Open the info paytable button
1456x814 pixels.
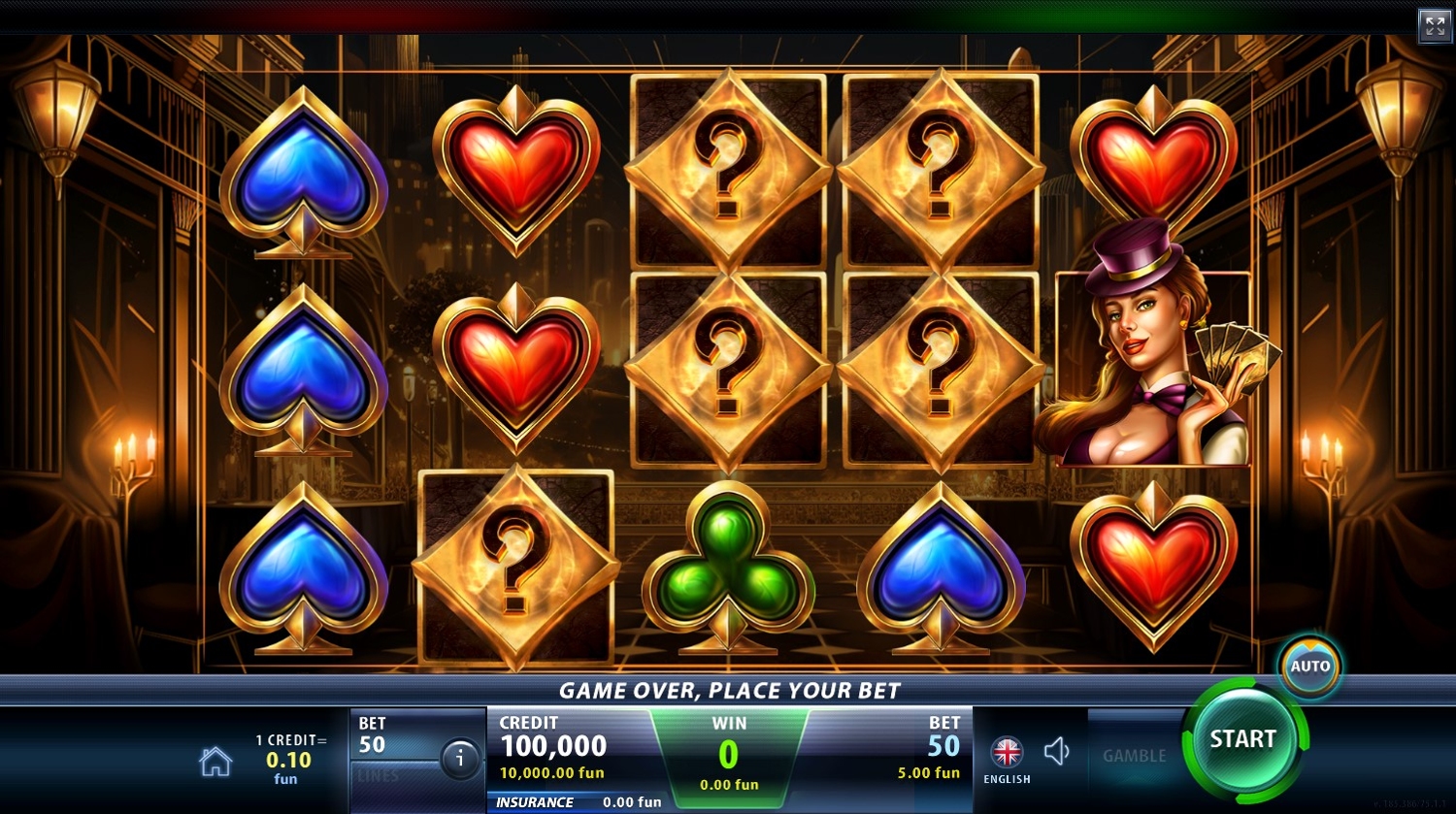(x=460, y=759)
